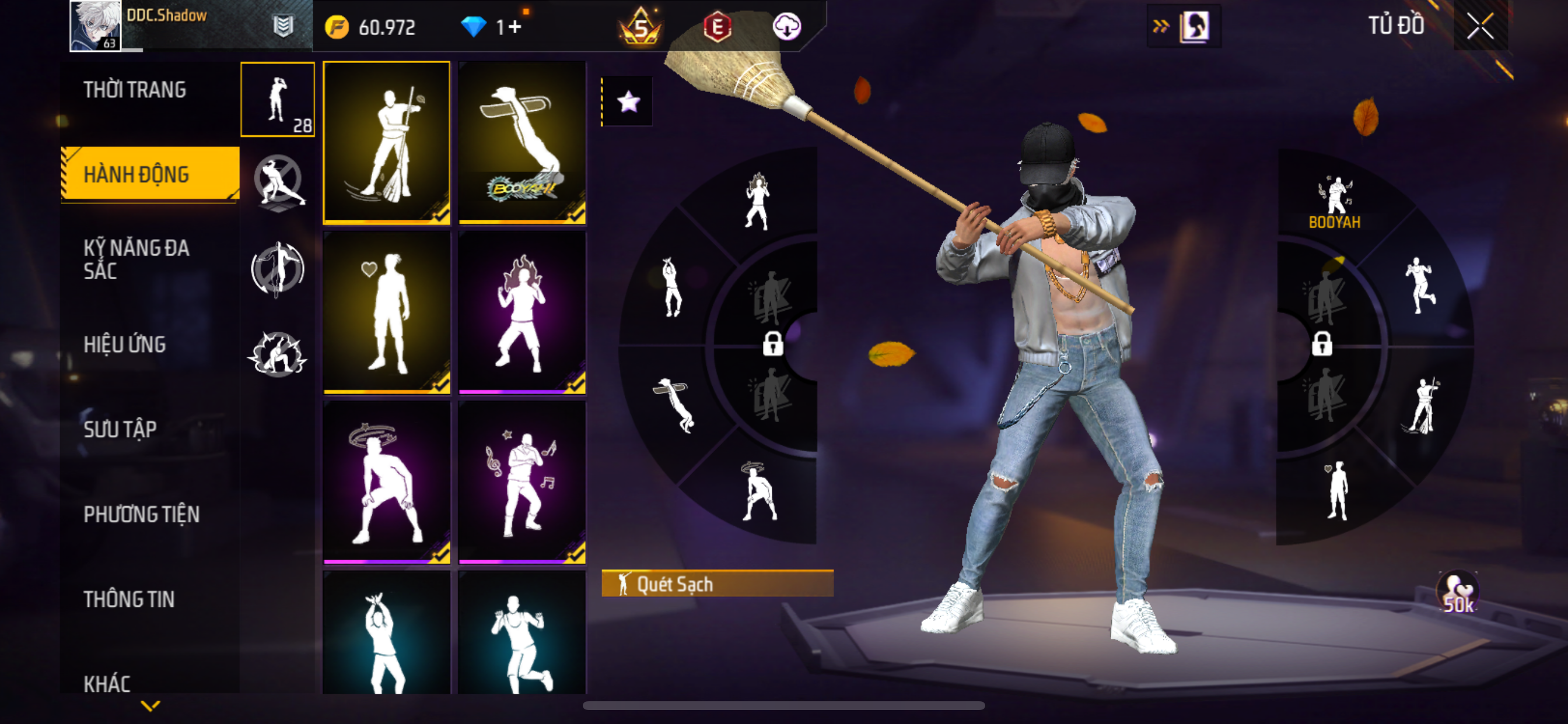
Task: Open the Thông Tin category
Action: [129, 599]
